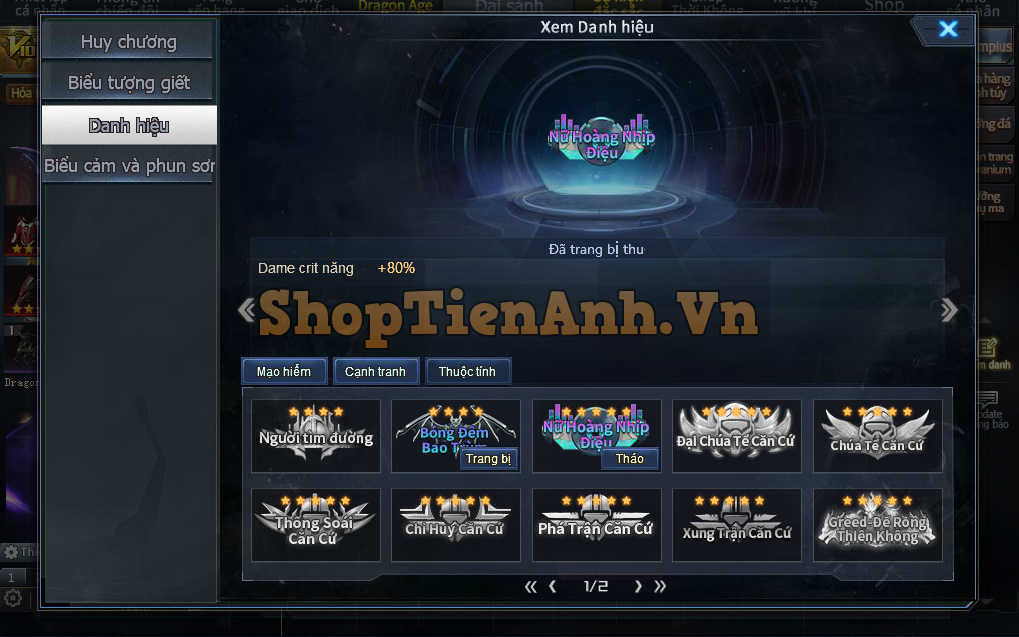Click the Greed-Đế Rồng Thiên Không title
This screenshot has width=1019, height=637.
pyautogui.click(x=877, y=524)
